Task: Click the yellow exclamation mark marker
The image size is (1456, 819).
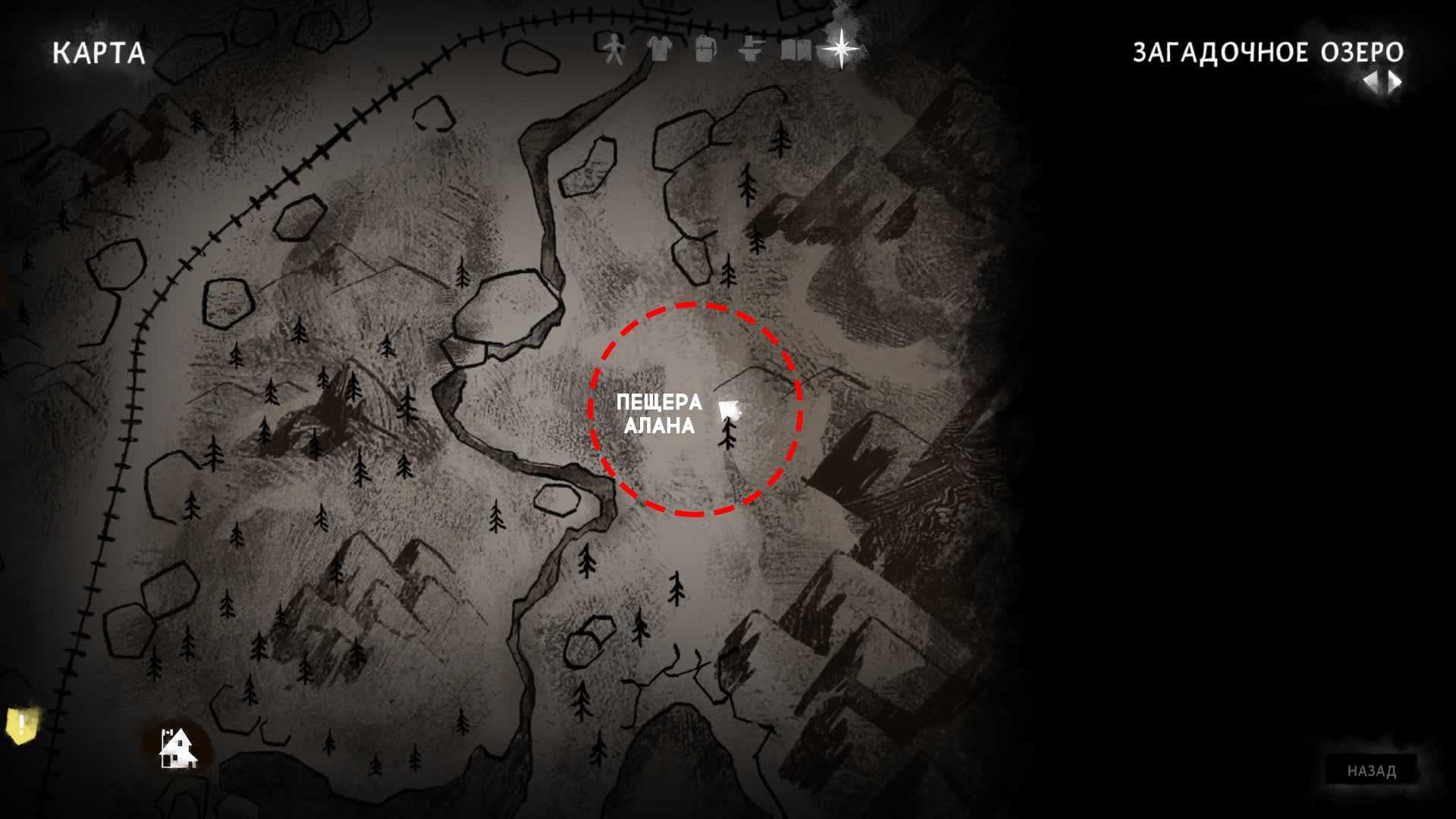Action: click(x=22, y=725)
